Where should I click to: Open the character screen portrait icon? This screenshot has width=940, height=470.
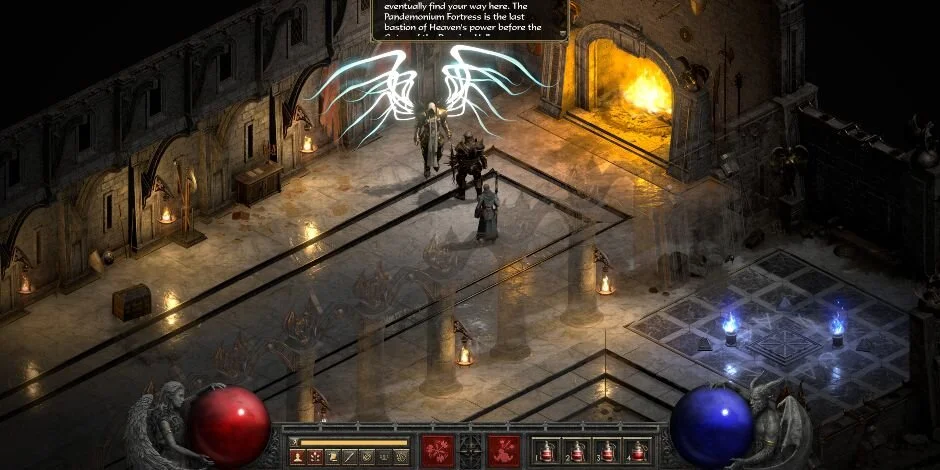click(298, 457)
